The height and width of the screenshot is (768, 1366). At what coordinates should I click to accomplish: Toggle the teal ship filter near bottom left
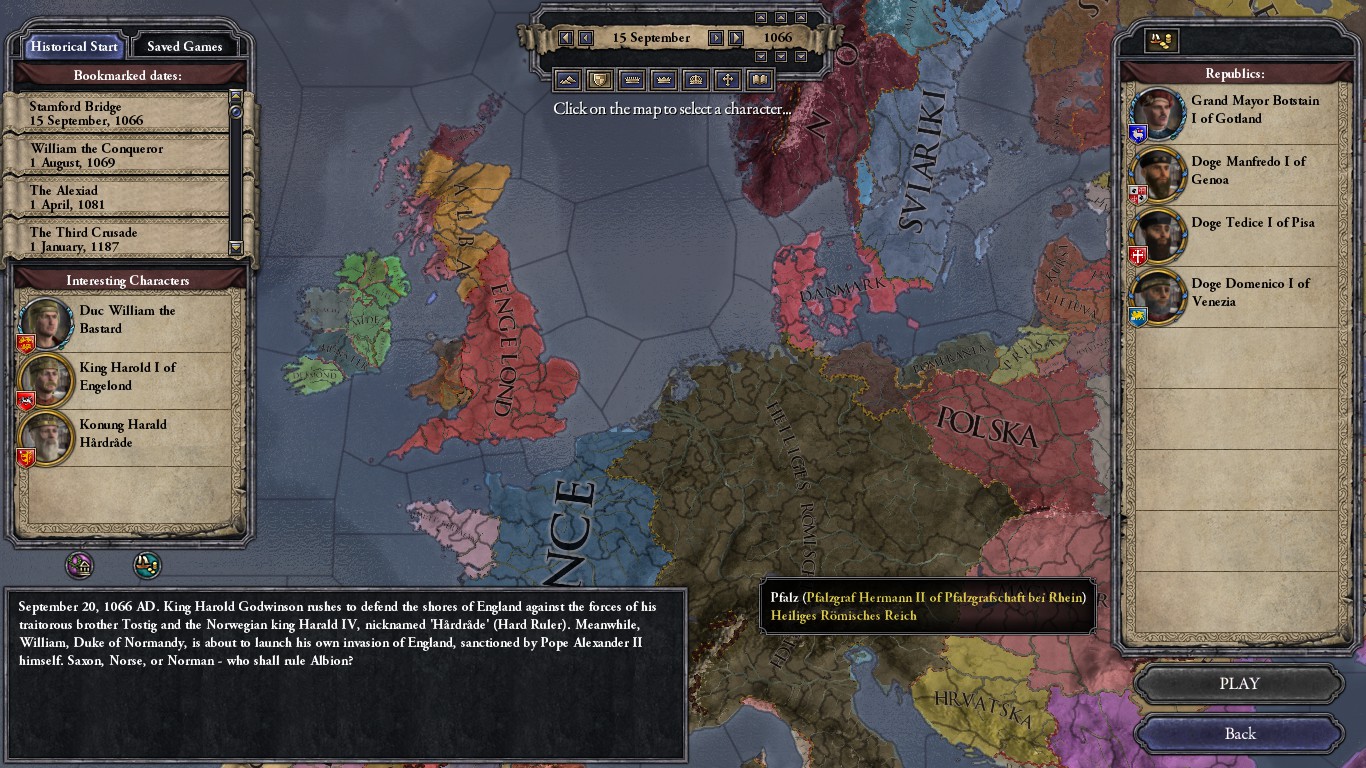[x=148, y=564]
